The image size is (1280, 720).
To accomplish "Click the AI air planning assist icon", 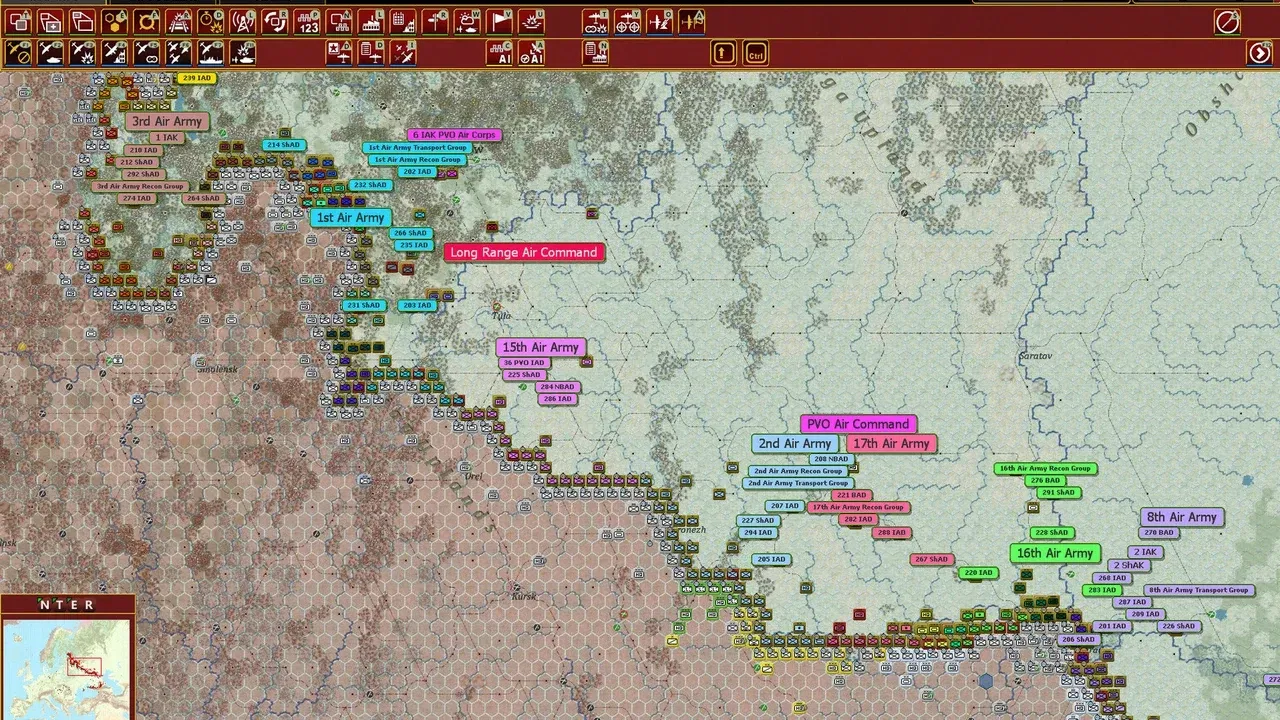I will [x=533, y=54].
